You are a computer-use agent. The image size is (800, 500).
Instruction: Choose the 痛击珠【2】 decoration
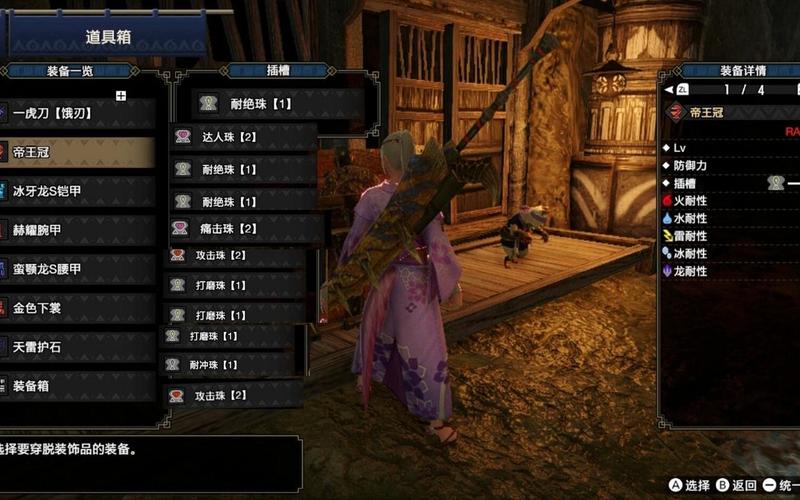click(x=243, y=228)
